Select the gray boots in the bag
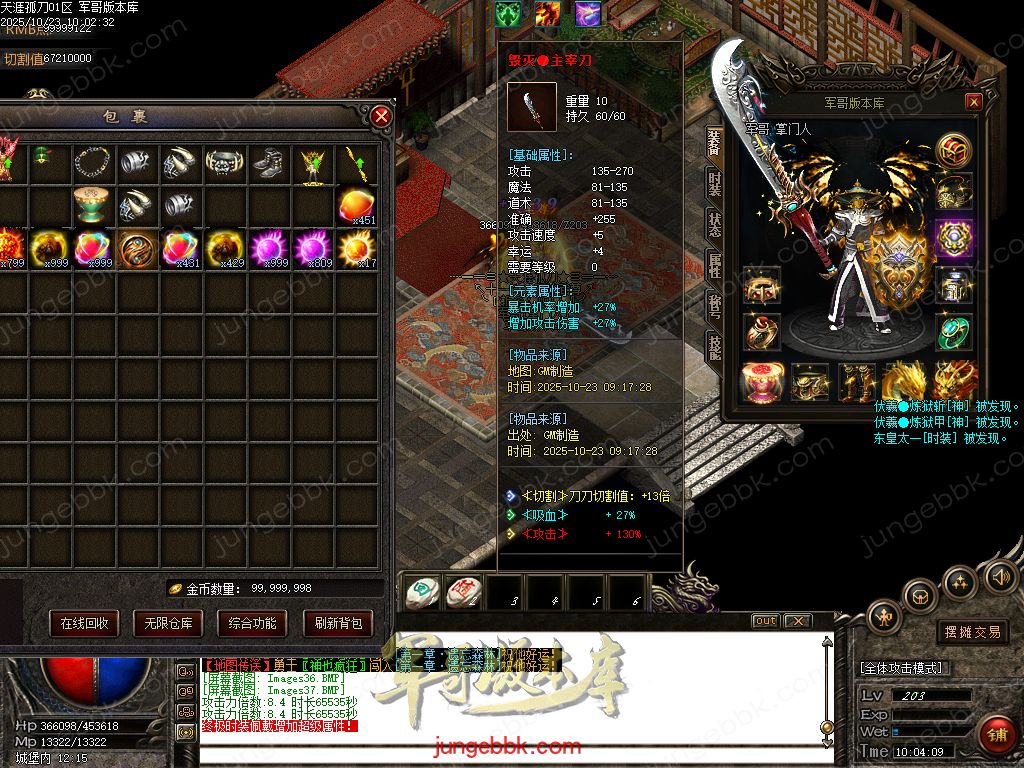This screenshot has height=768, width=1024. point(268,162)
